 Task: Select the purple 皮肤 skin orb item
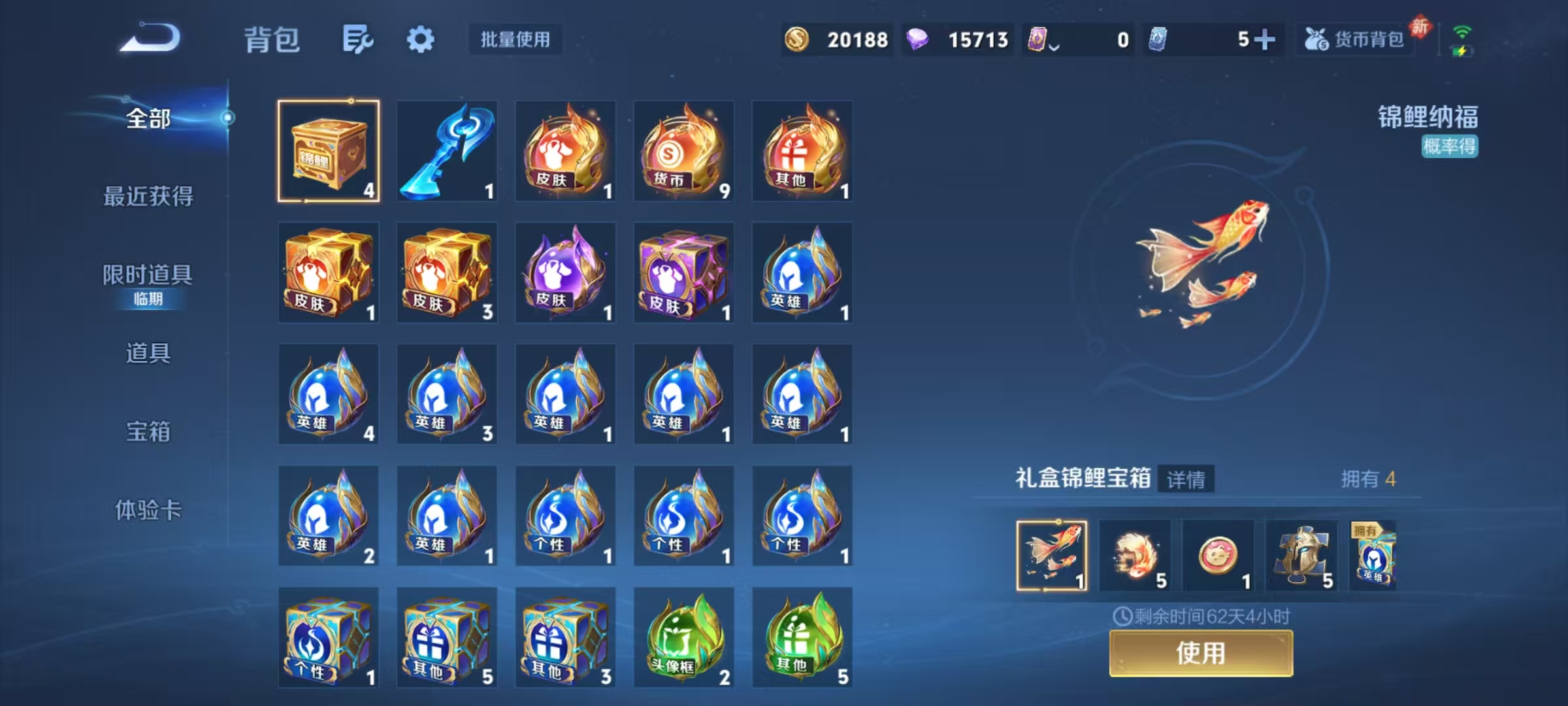coord(565,273)
